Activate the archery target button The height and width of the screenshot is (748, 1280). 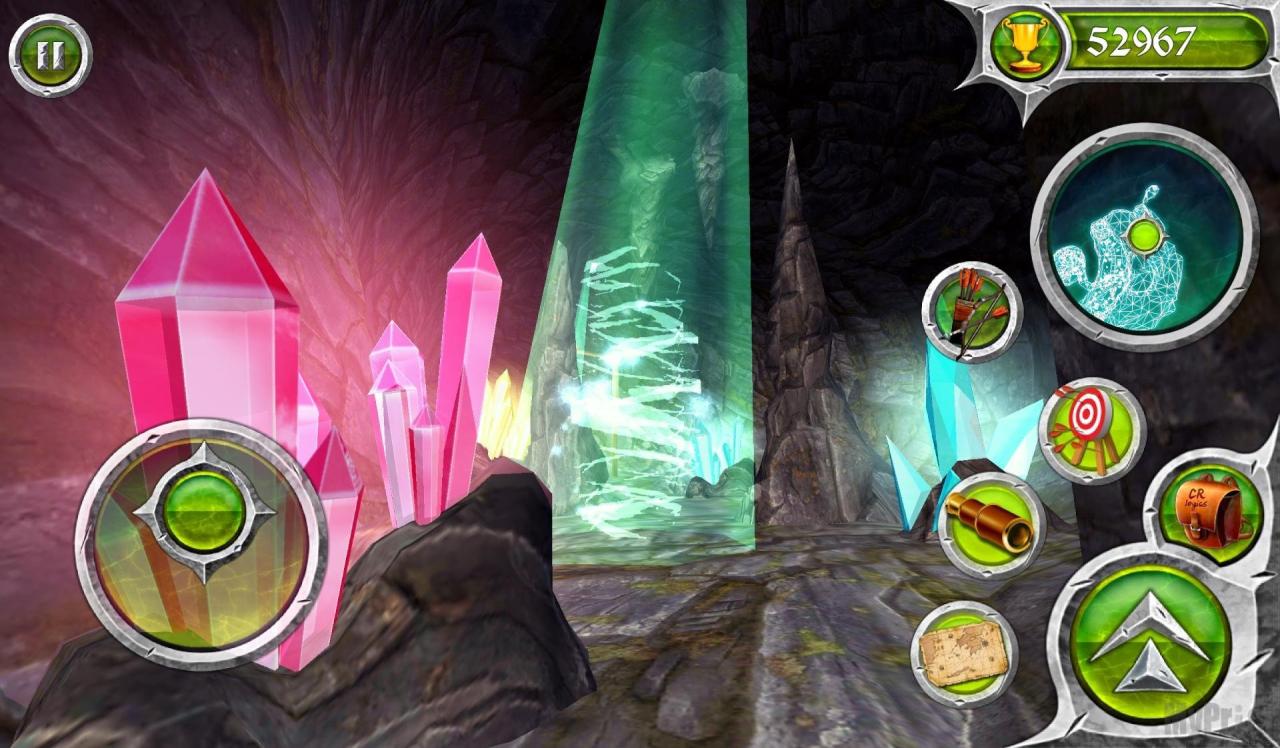pos(1091,430)
